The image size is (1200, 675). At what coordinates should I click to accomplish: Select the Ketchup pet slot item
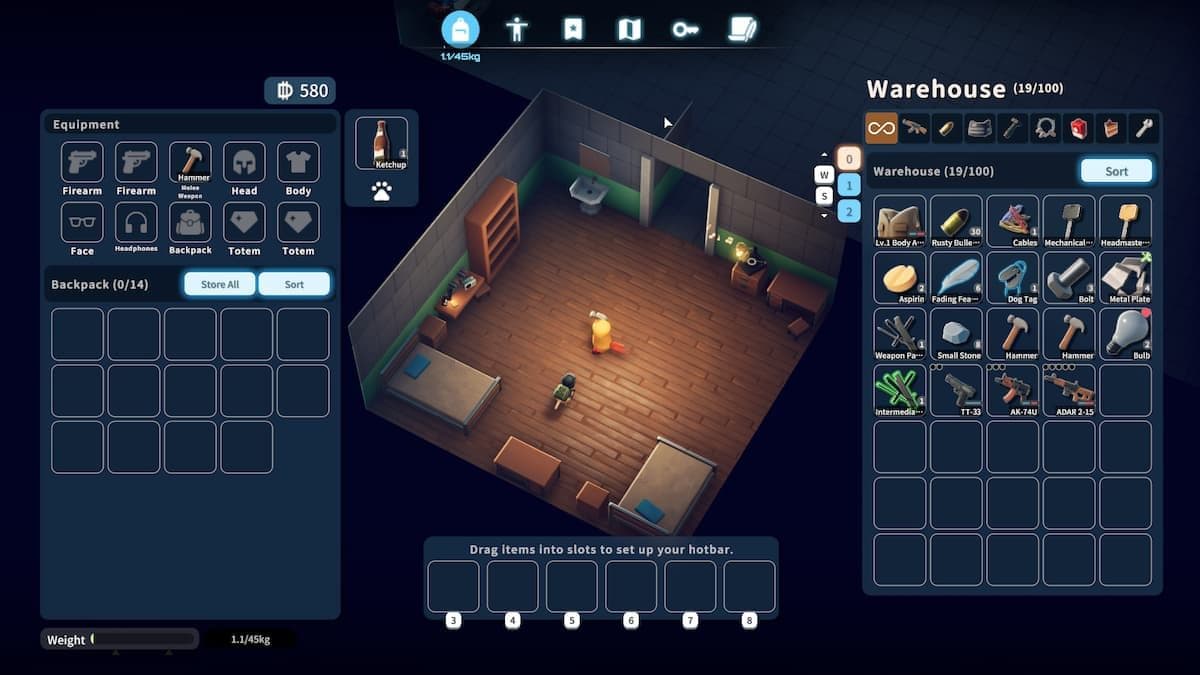click(382, 144)
